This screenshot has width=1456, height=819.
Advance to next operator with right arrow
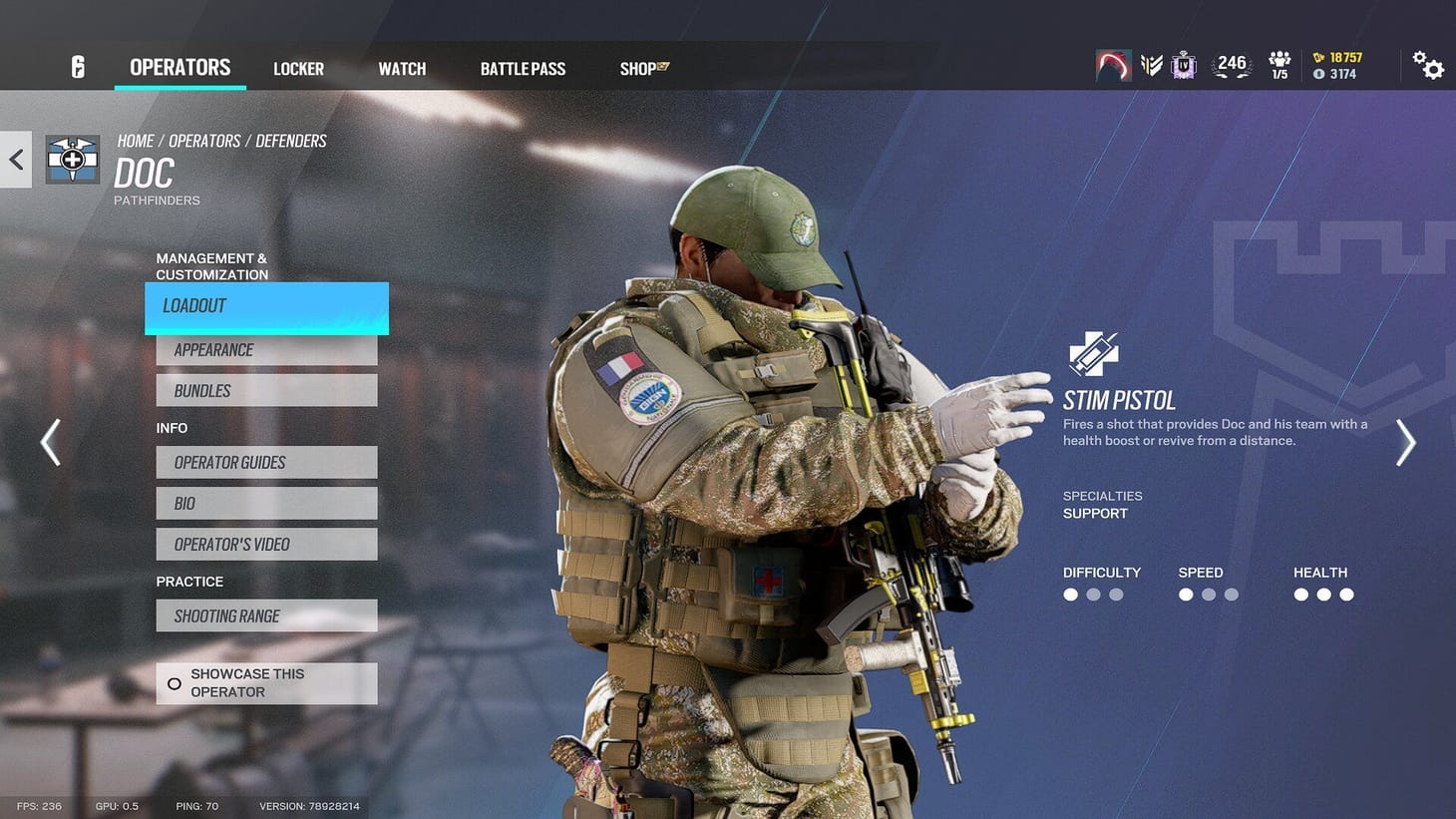pyautogui.click(x=1405, y=442)
